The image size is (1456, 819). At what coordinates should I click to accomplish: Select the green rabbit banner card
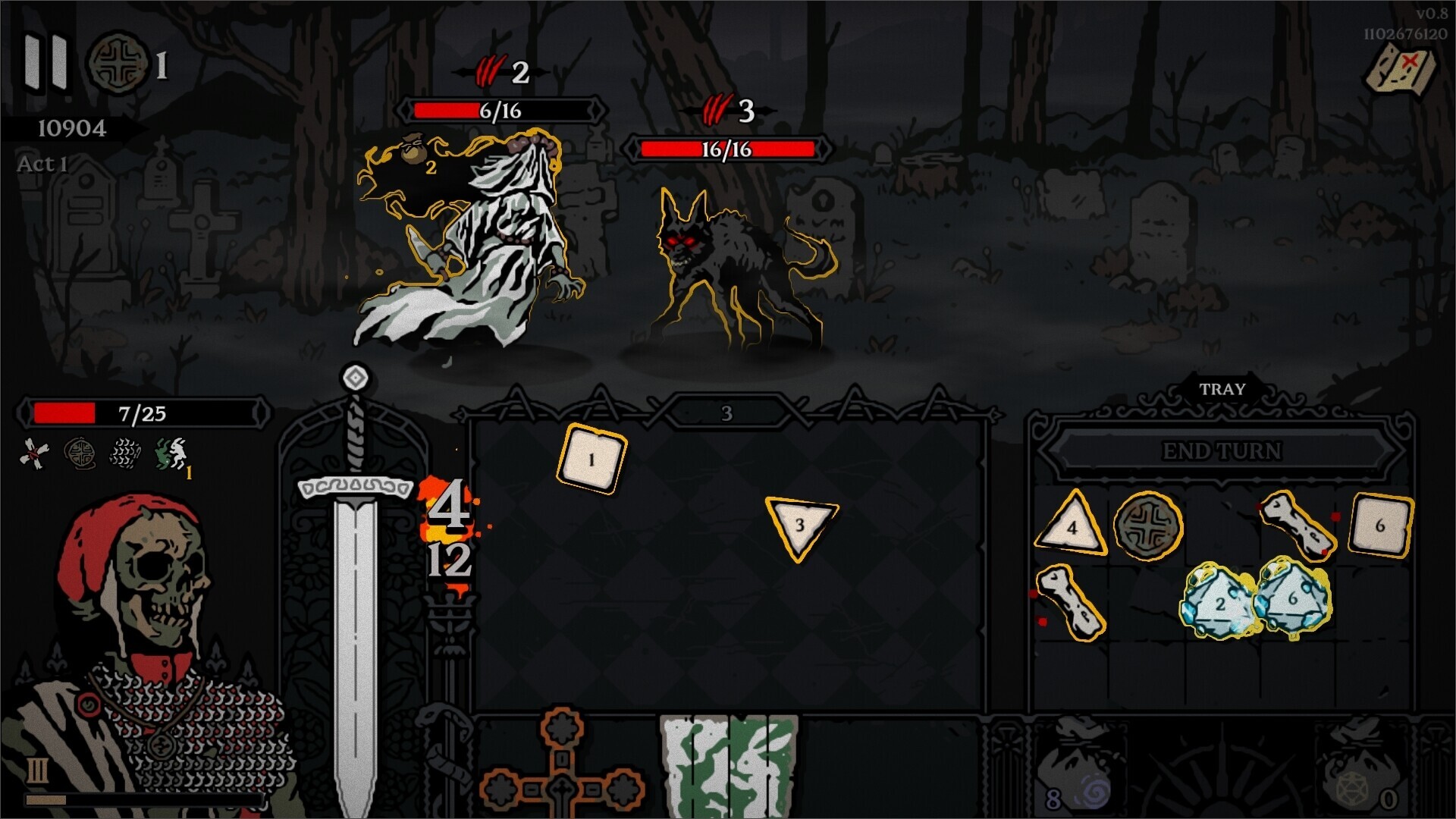point(728,766)
